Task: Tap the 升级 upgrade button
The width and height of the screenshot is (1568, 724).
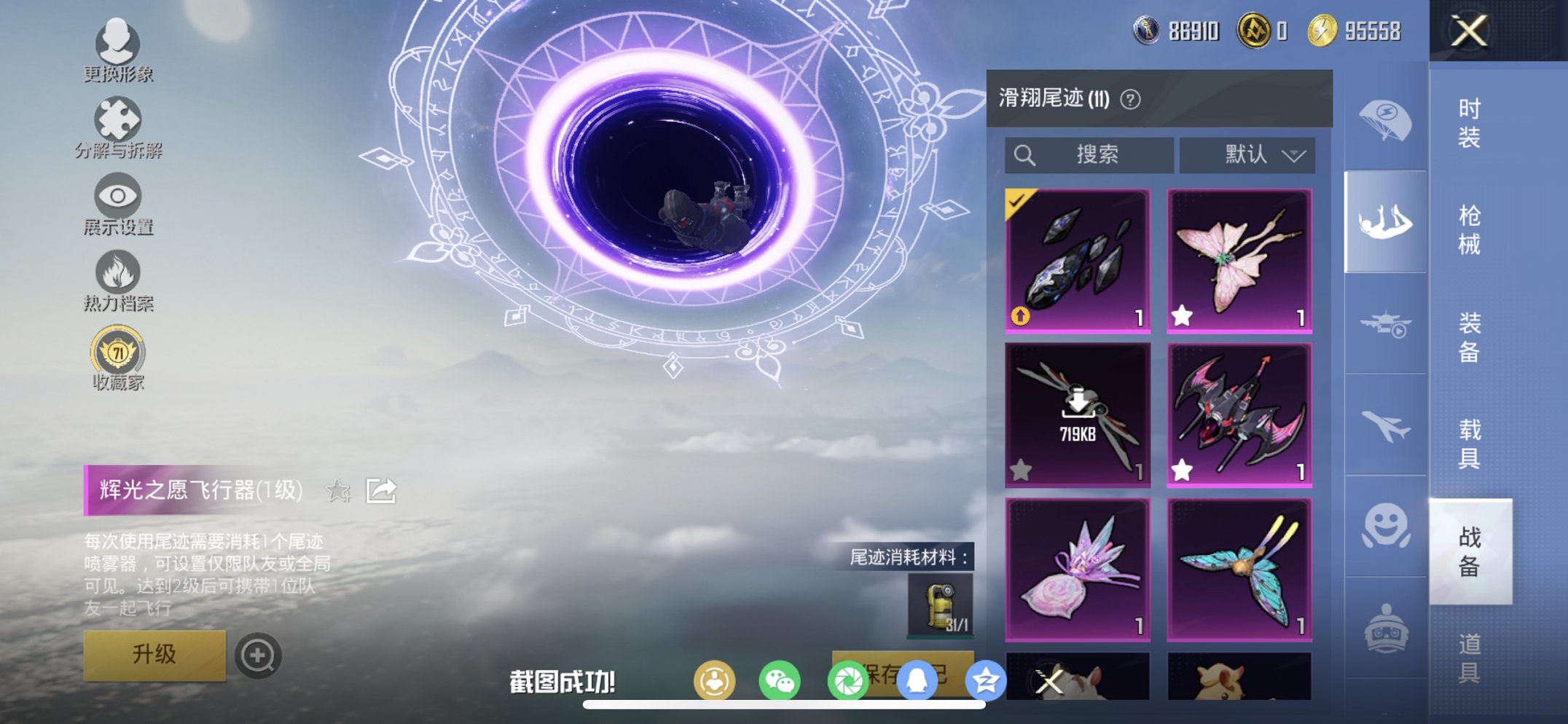Action: coord(154,655)
